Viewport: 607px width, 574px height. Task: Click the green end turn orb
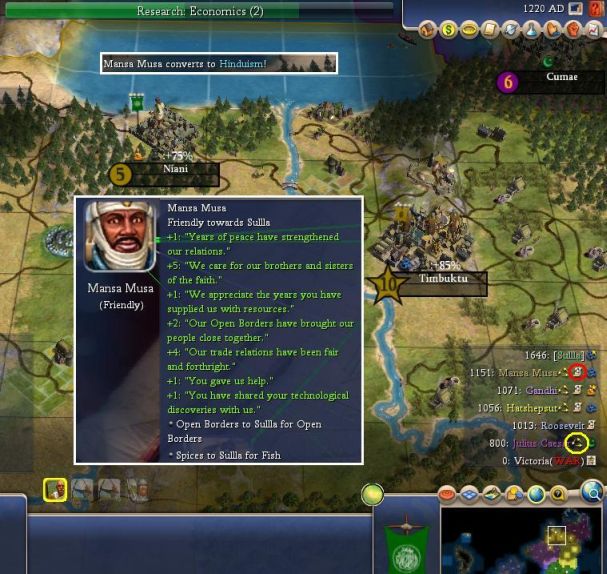tap(372, 494)
